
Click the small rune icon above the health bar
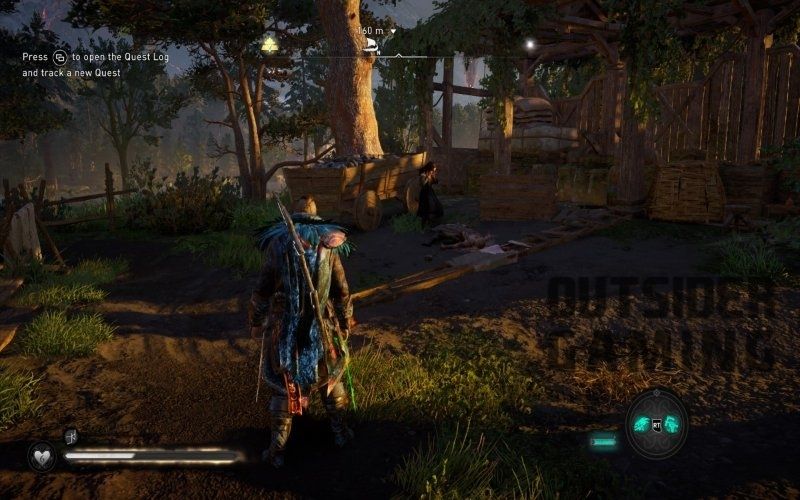tap(72, 435)
